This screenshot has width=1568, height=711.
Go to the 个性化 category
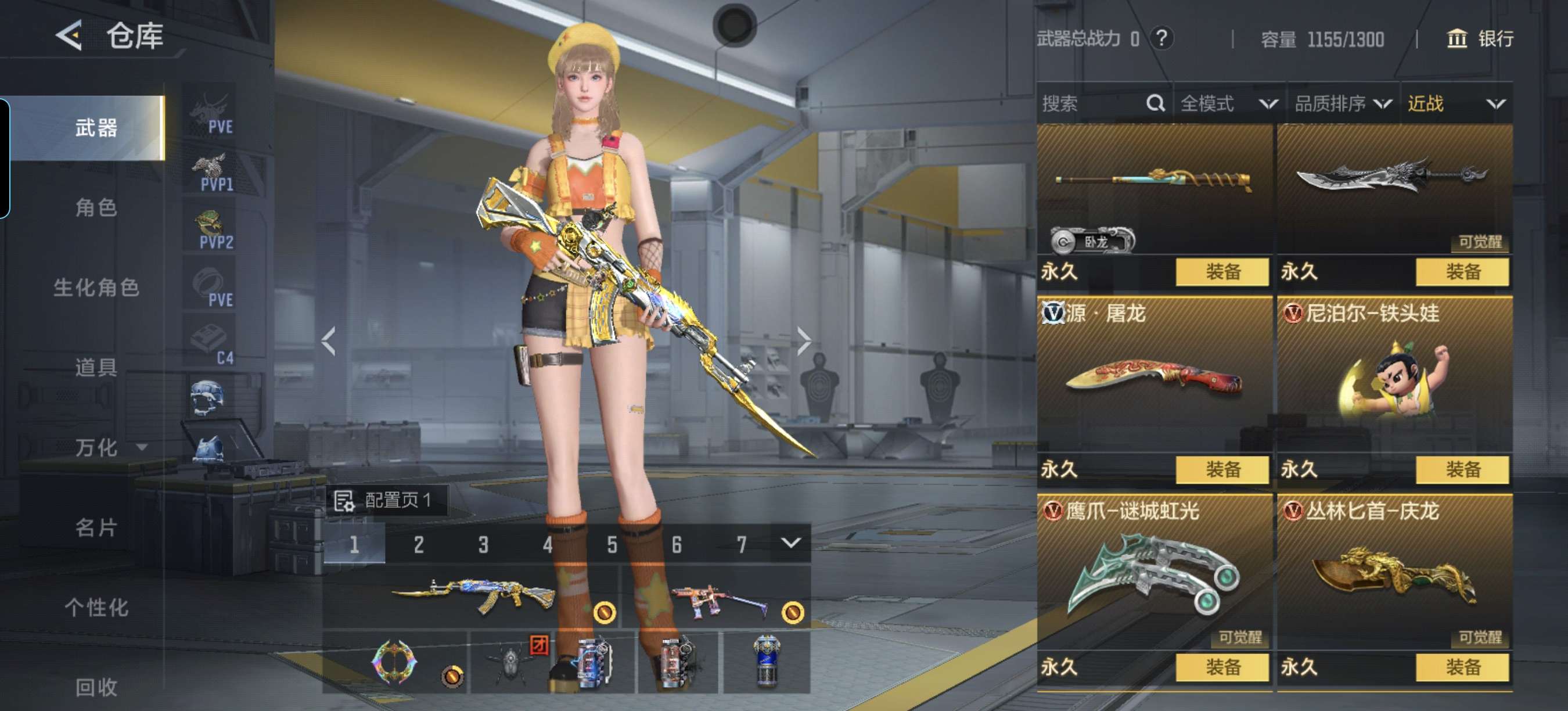click(96, 607)
